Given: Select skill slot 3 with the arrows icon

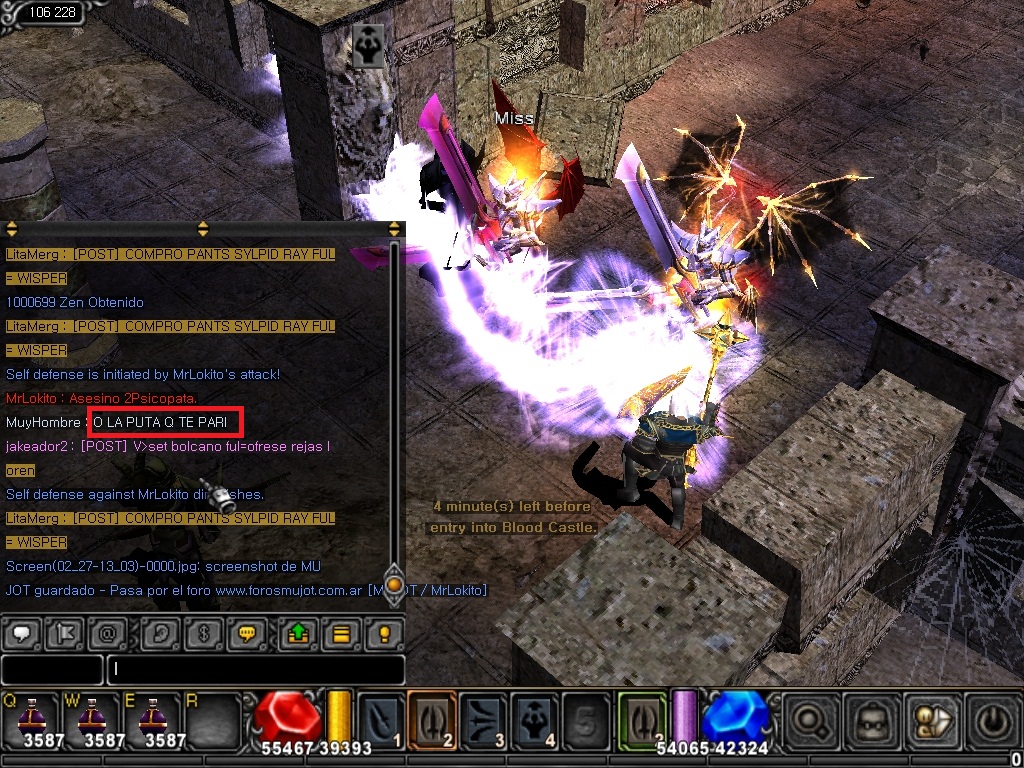Looking at the screenshot, I should click(483, 718).
